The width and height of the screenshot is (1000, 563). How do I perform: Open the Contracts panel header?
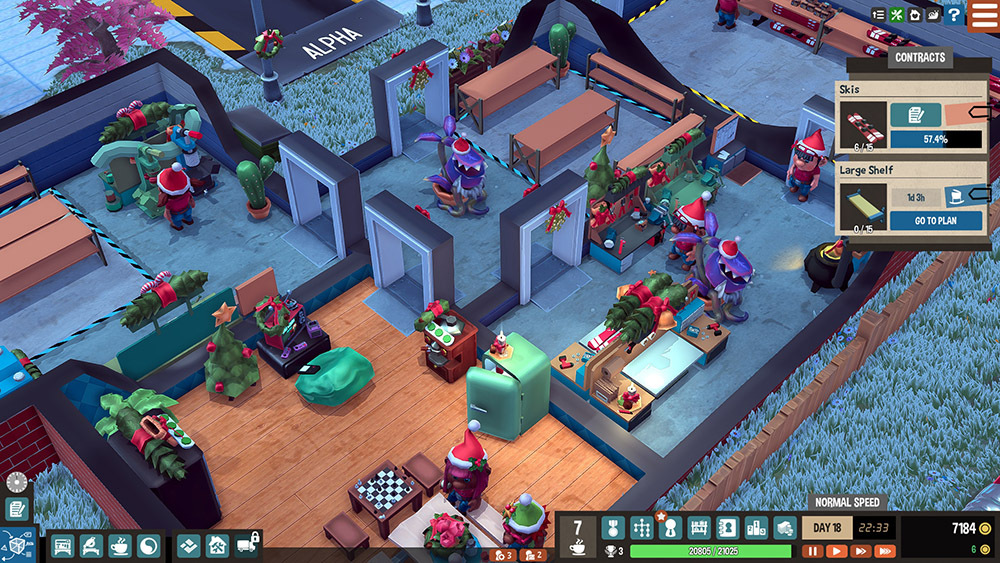[919, 58]
